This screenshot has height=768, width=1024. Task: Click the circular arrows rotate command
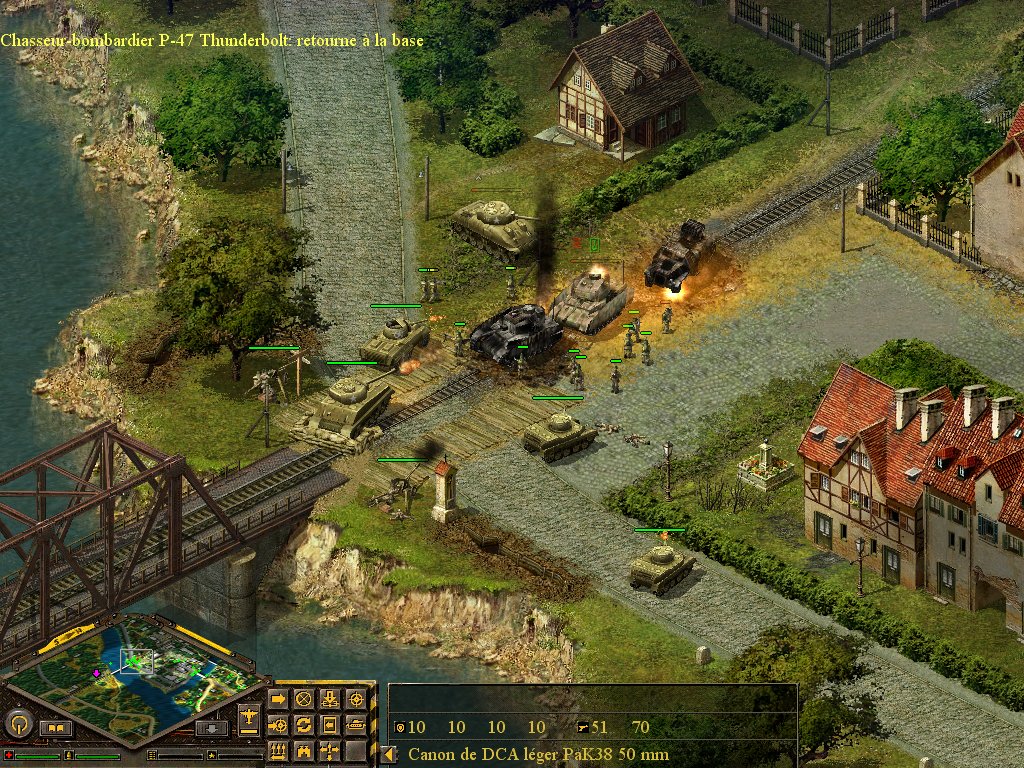click(x=304, y=725)
